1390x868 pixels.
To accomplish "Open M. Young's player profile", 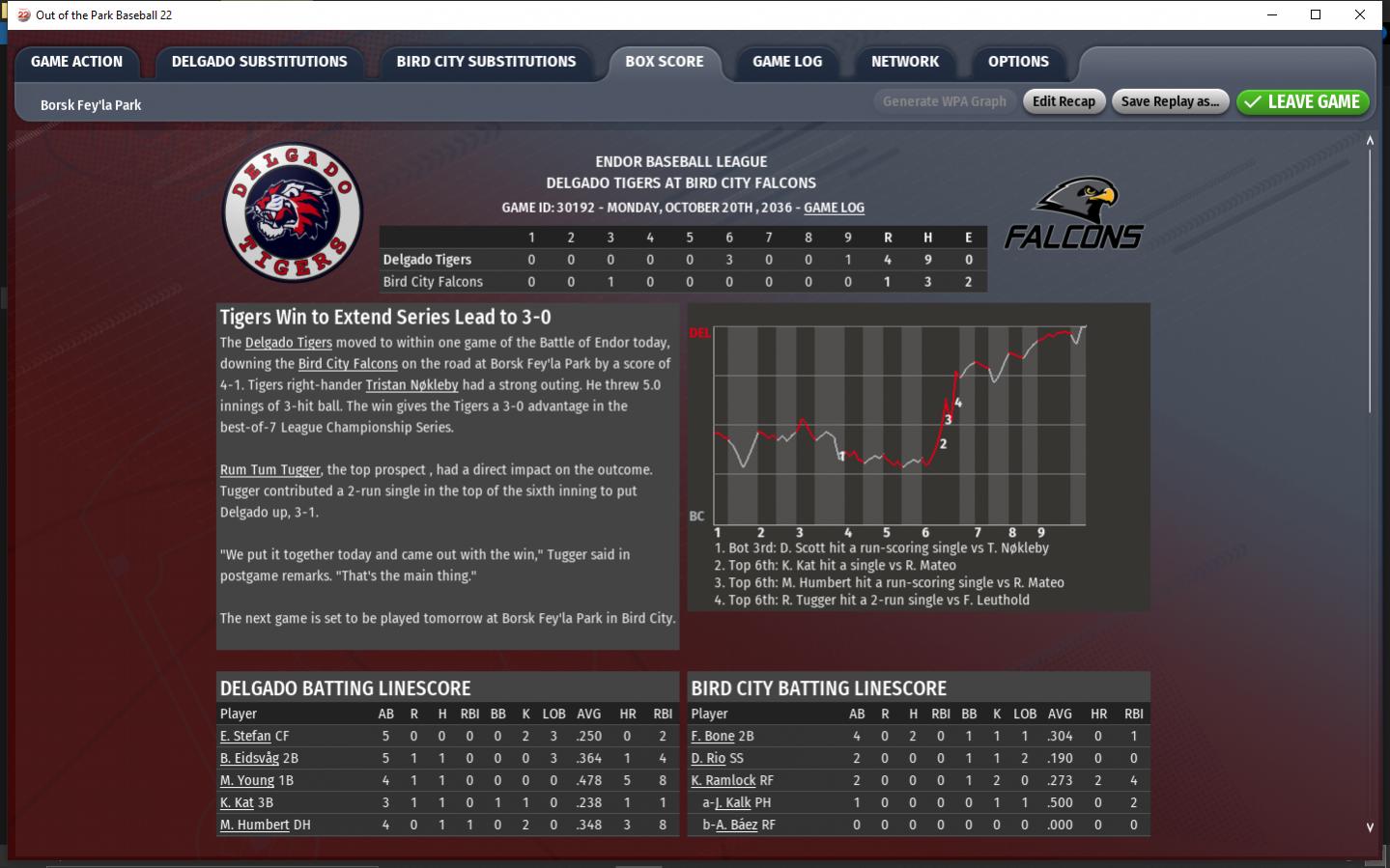I will point(247,780).
